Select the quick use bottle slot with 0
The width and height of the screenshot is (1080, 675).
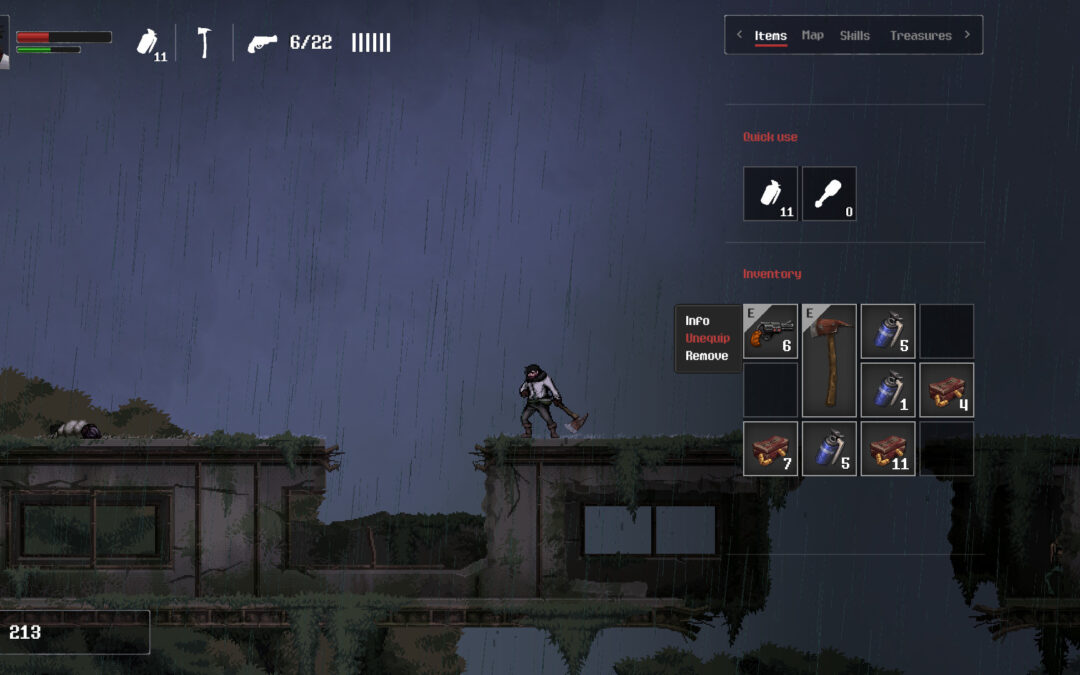tap(829, 193)
